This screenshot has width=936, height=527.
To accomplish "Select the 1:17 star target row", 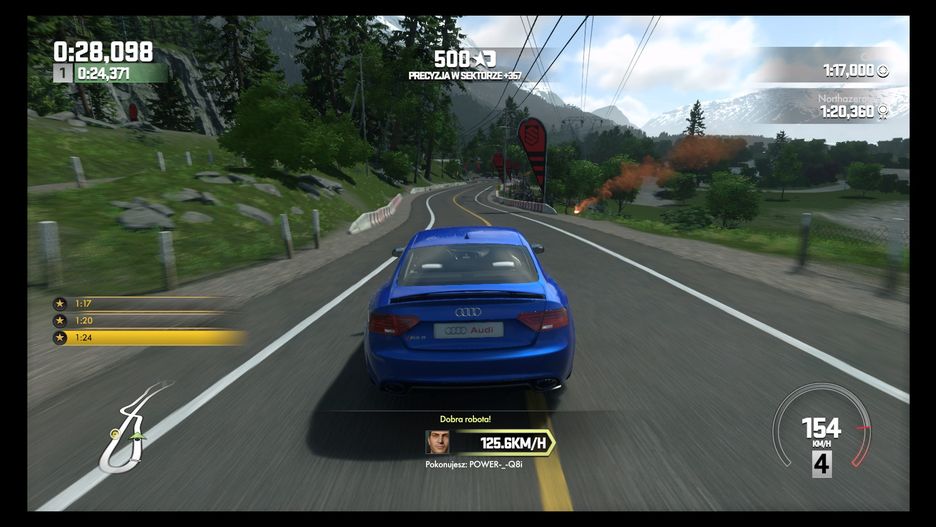I will pos(140,303).
